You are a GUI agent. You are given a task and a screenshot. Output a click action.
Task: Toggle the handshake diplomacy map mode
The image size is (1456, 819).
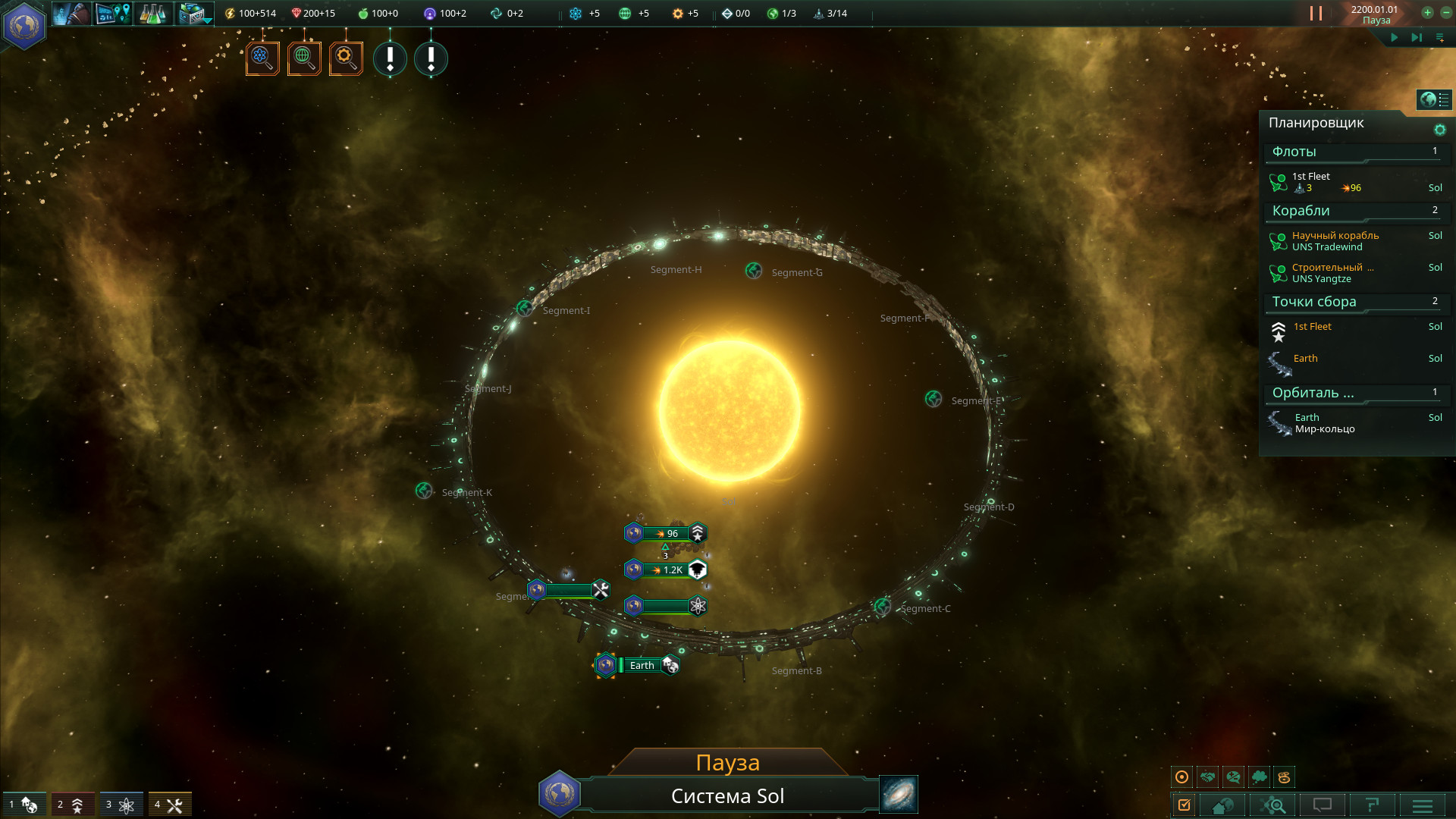1208,777
